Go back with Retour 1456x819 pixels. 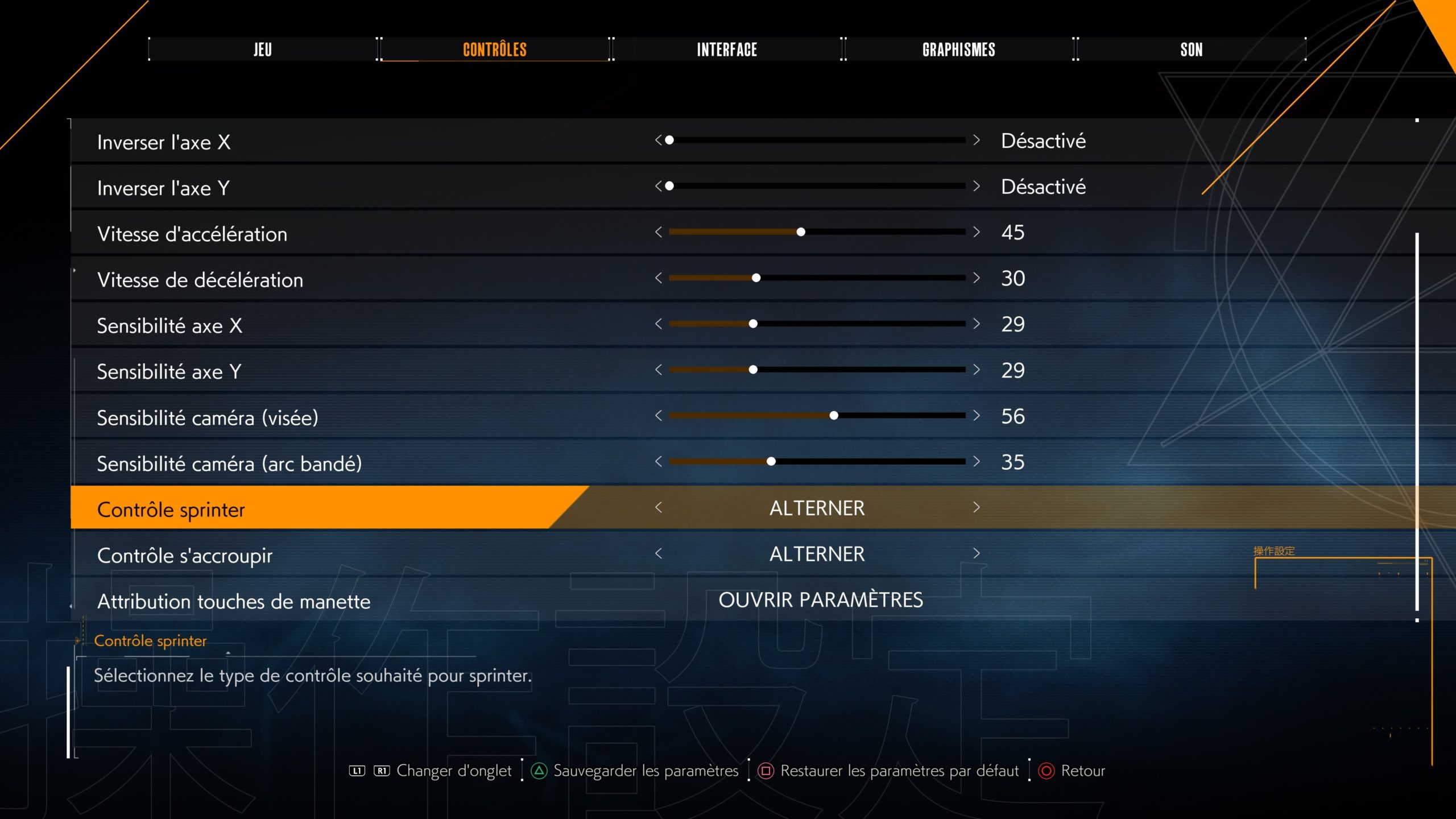point(1082,771)
